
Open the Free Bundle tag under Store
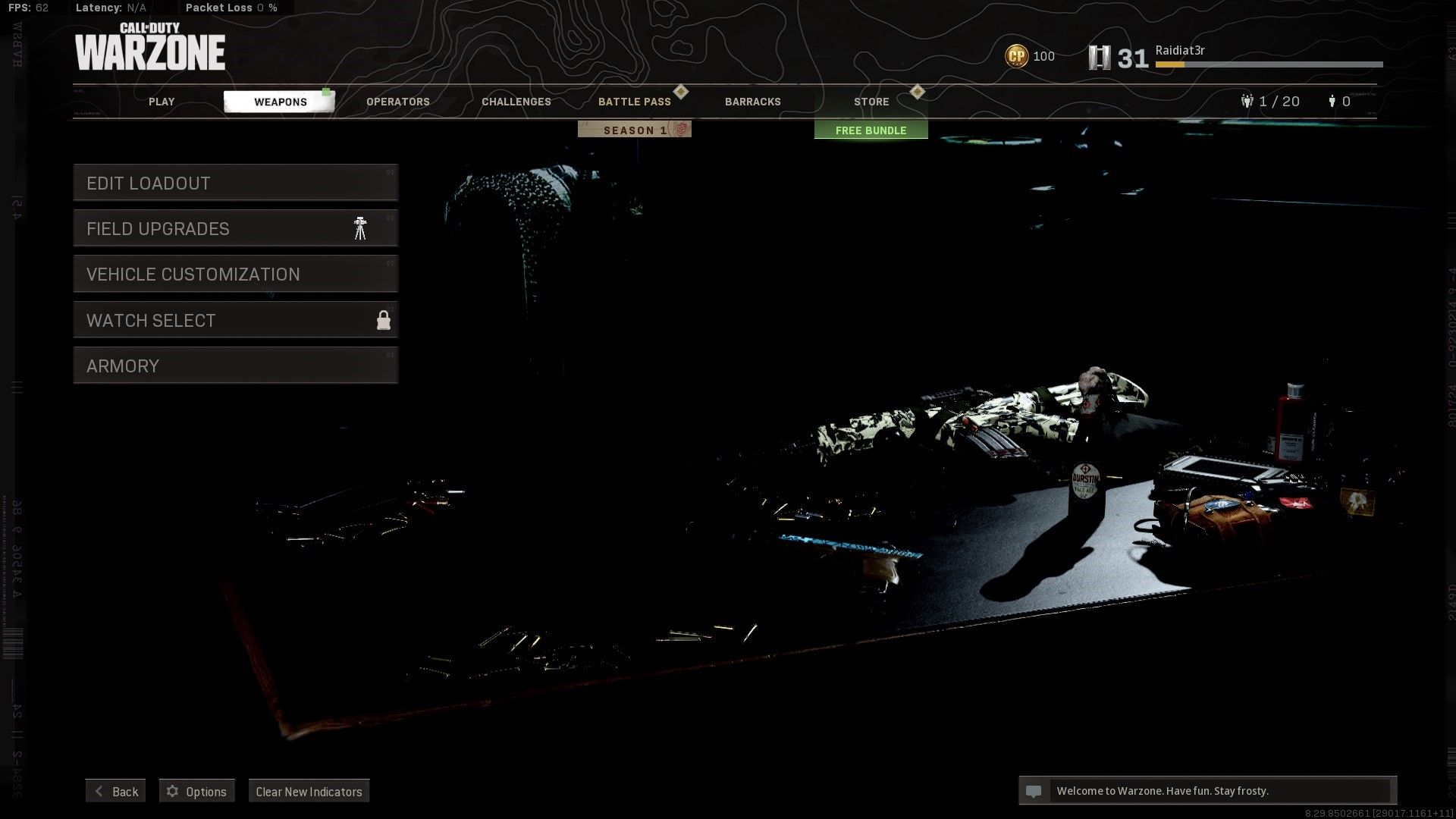870,130
